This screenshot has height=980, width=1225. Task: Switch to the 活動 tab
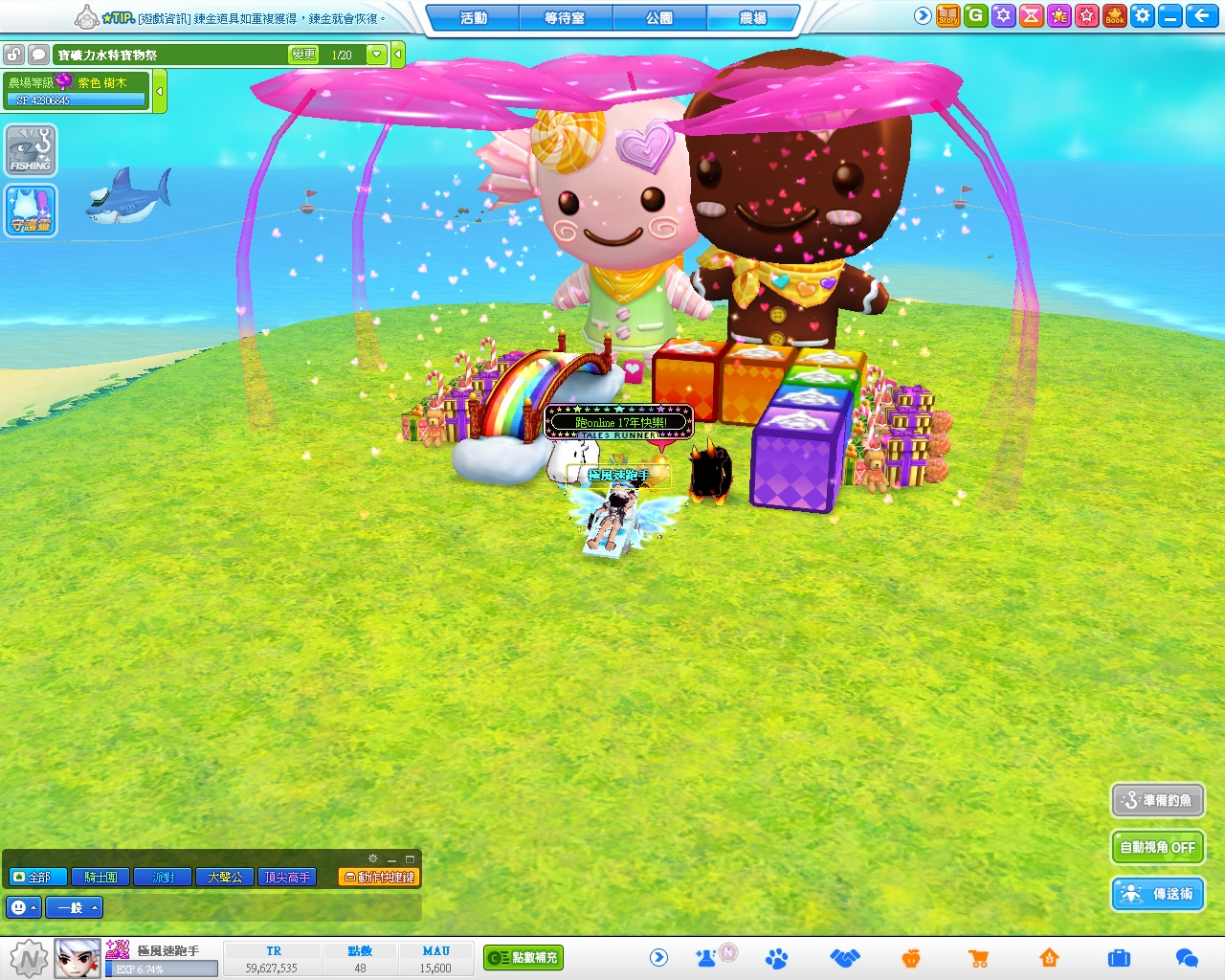click(x=473, y=17)
